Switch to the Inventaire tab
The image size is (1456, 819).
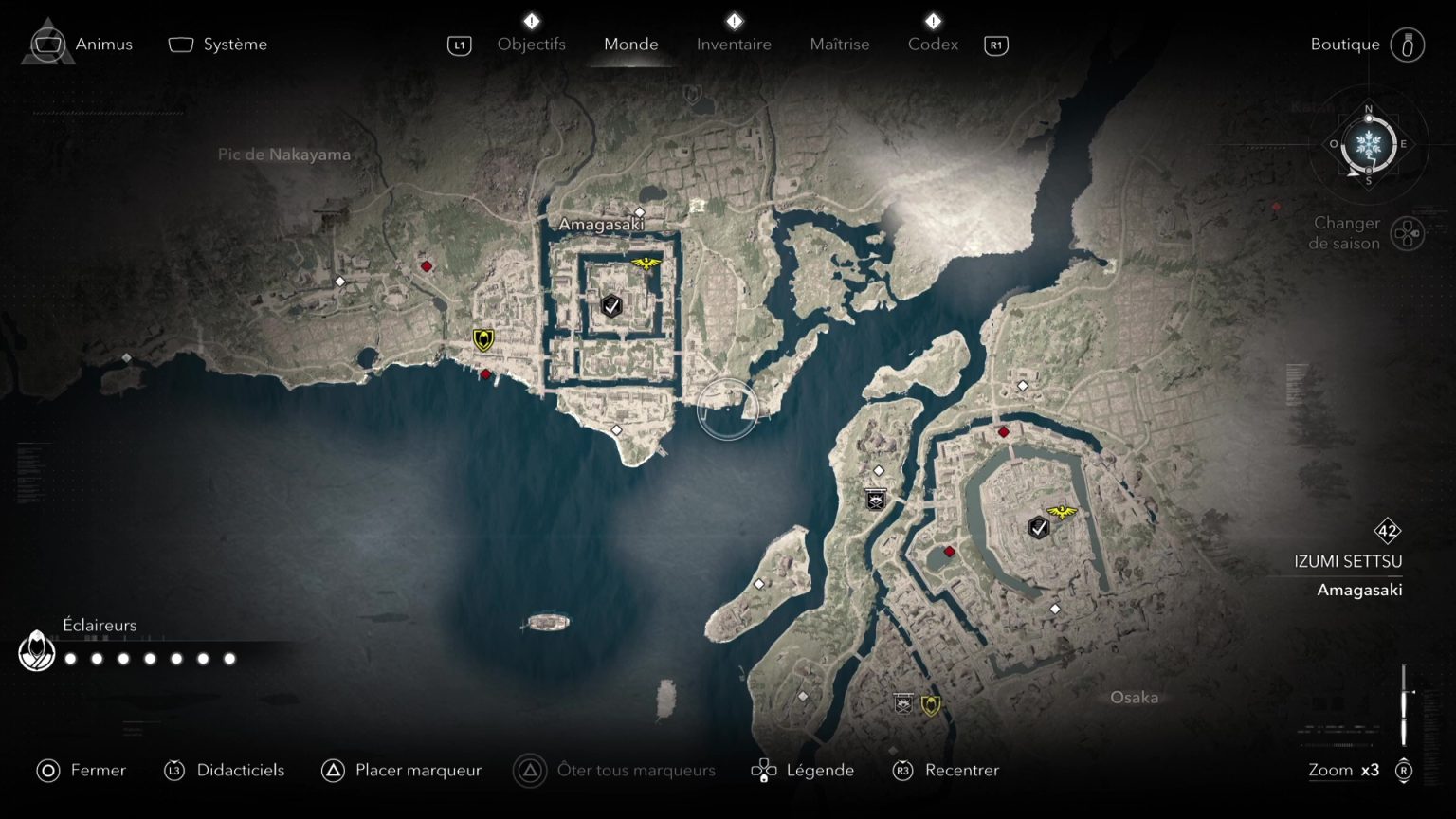[734, 44]
